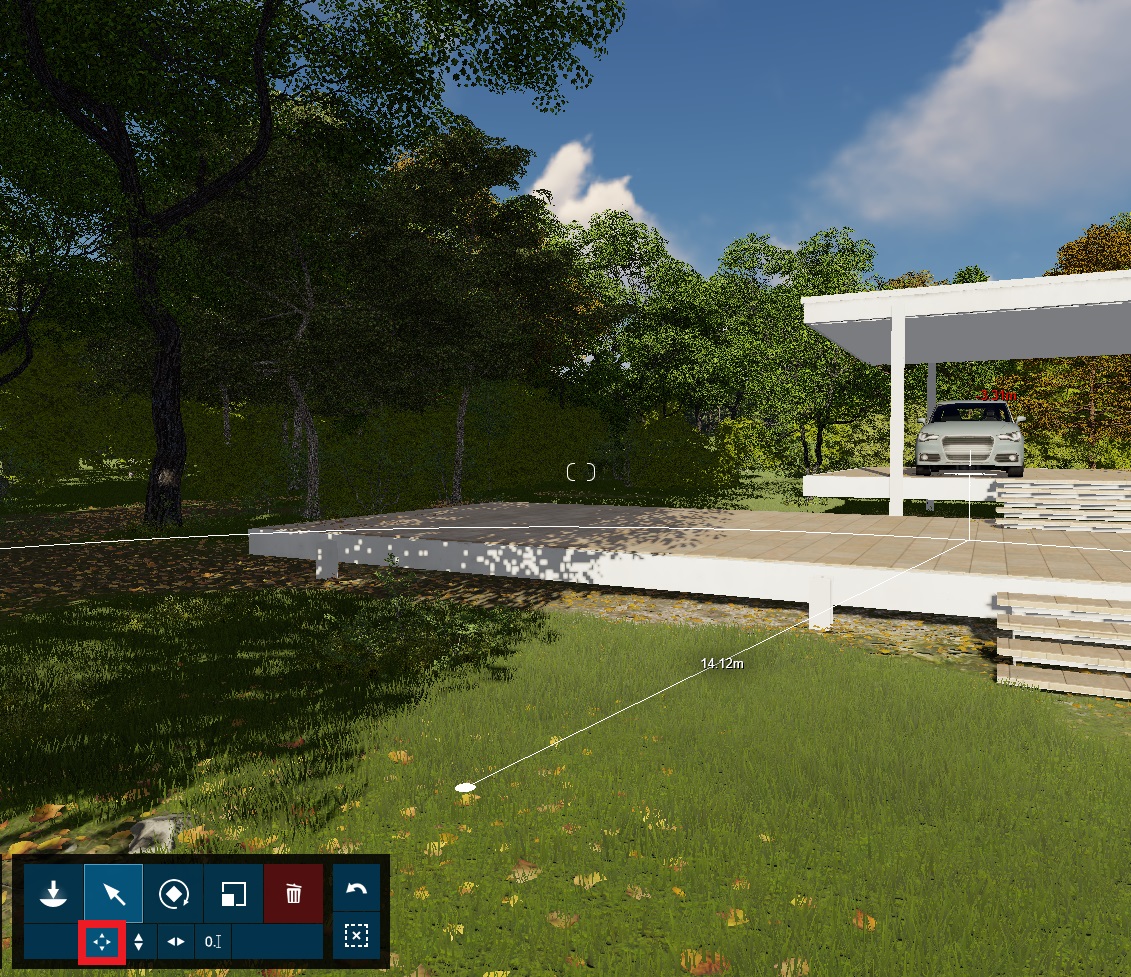Click the red trash delete button
This screenshot has height=977, width=1131.
(x=293, y=893)
